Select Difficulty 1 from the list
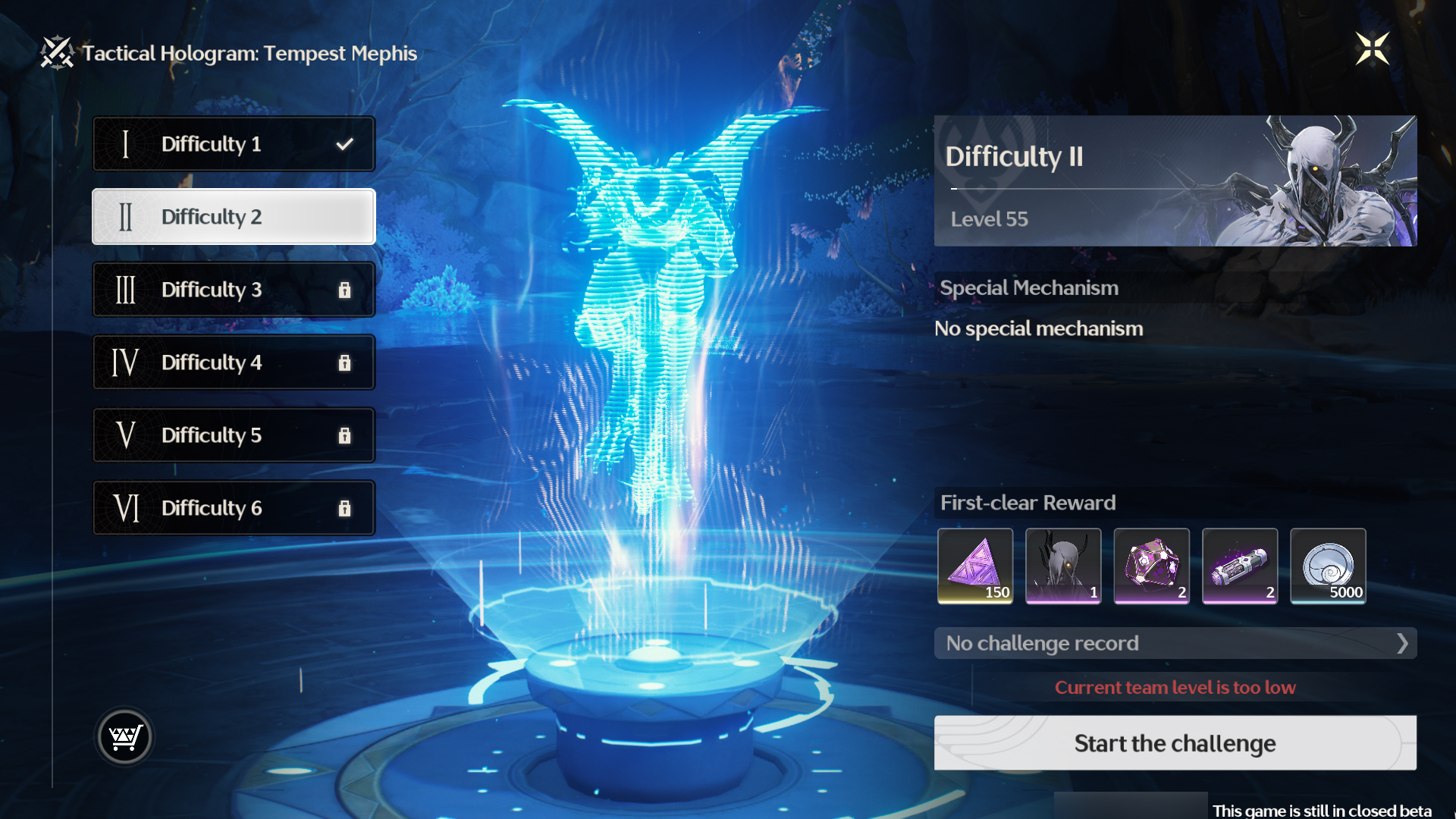Screen dimensions: 1456x819 pyautogui.click(x=234, y=143)
